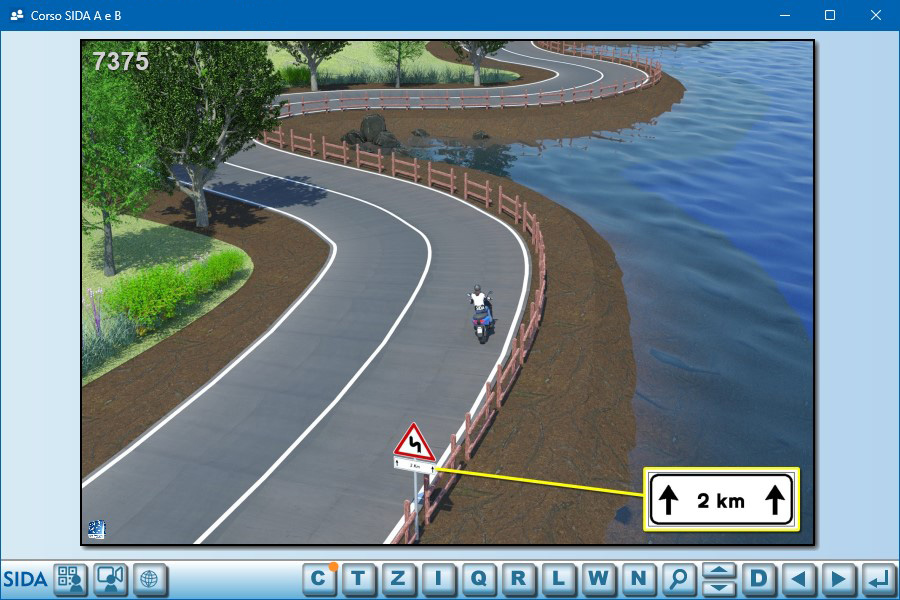Advance to the next slide with right arrow
The width and height of the screenshot is (900, 600).
(839, 578)
